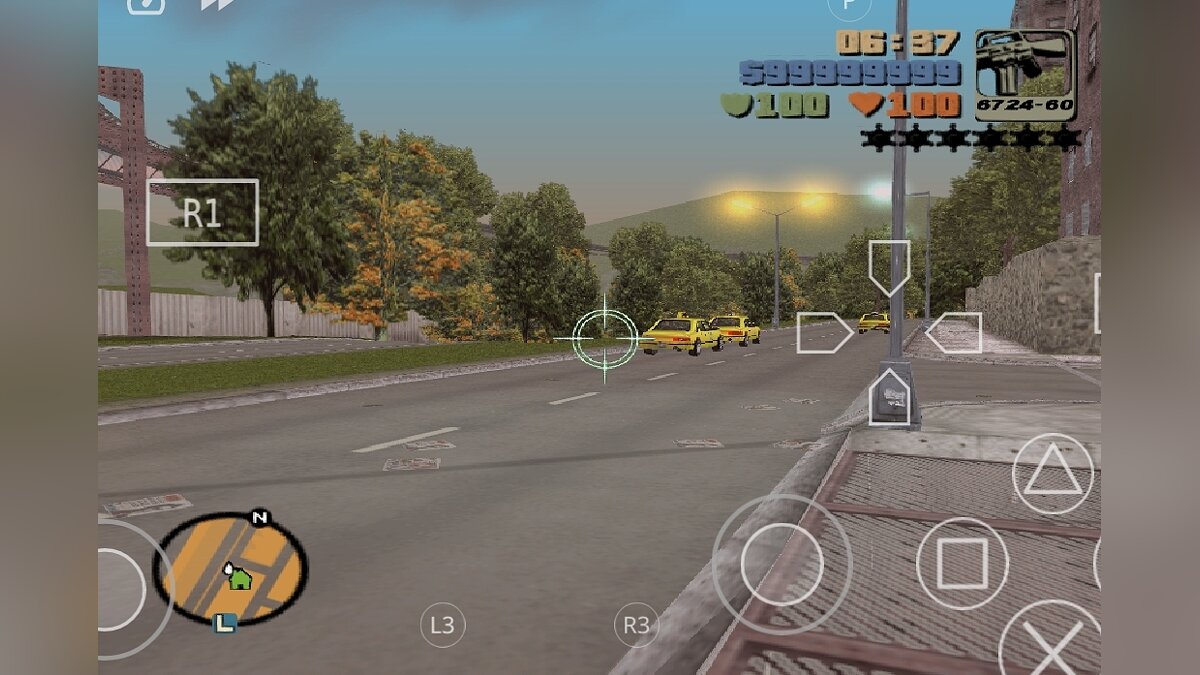Viewport: 1200px width, 675px height.
Task: Tap the R1 shoulder touch button
Action: point(202,212)
